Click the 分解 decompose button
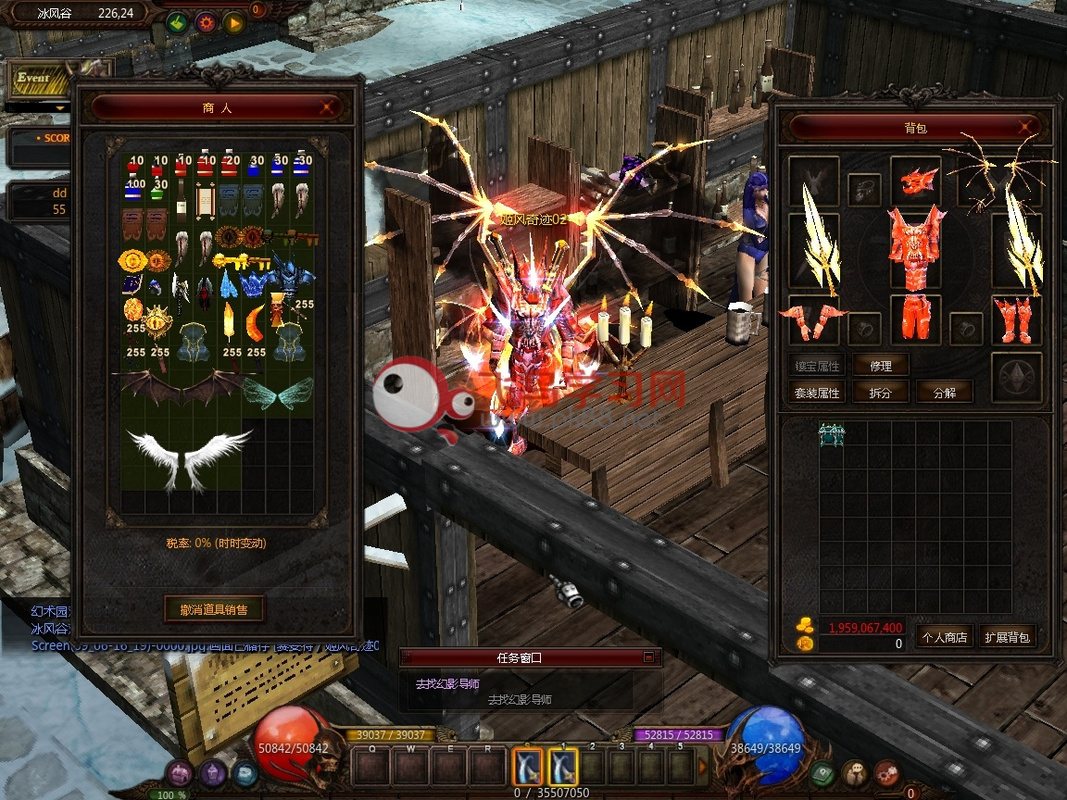Image resolution: width=1067 pixels, height=800 pixels. click(x=943, y=392)
